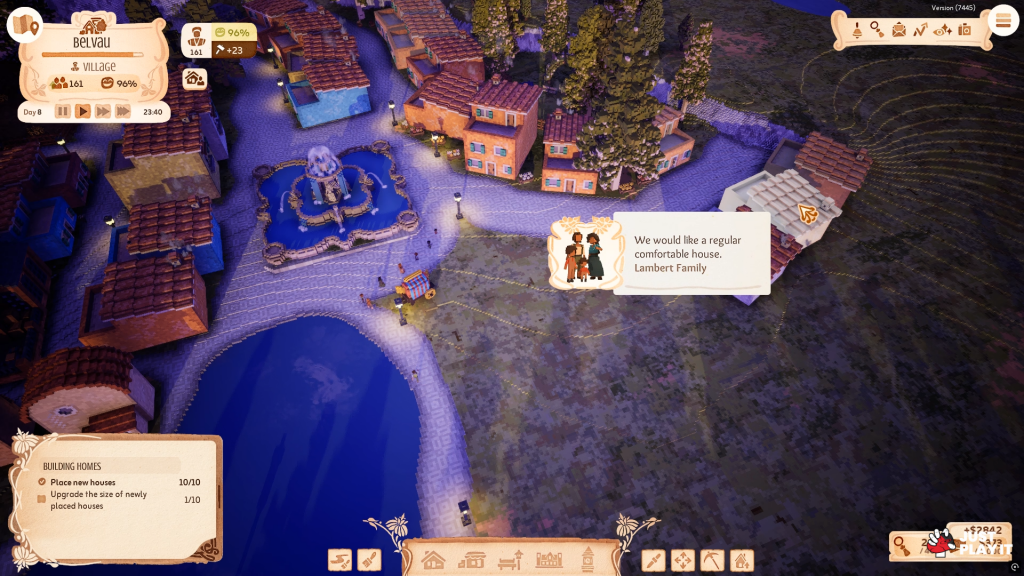The image size is (1024, 576).
Task: Click the Lambert Family house request
Action: [x=660, y=254]
